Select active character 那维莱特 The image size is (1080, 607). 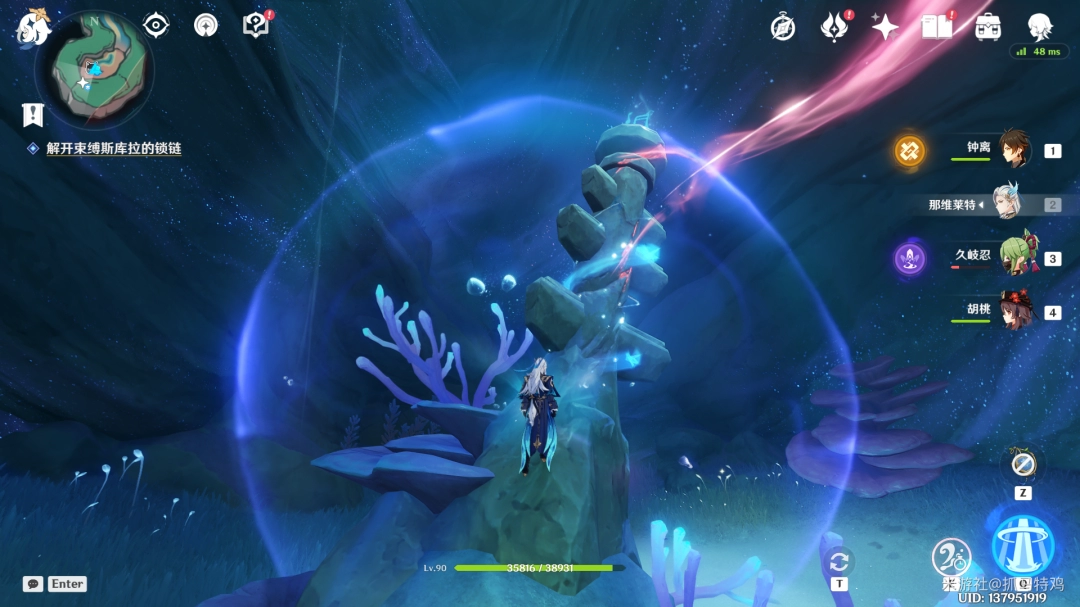[x=1007, y=204]
